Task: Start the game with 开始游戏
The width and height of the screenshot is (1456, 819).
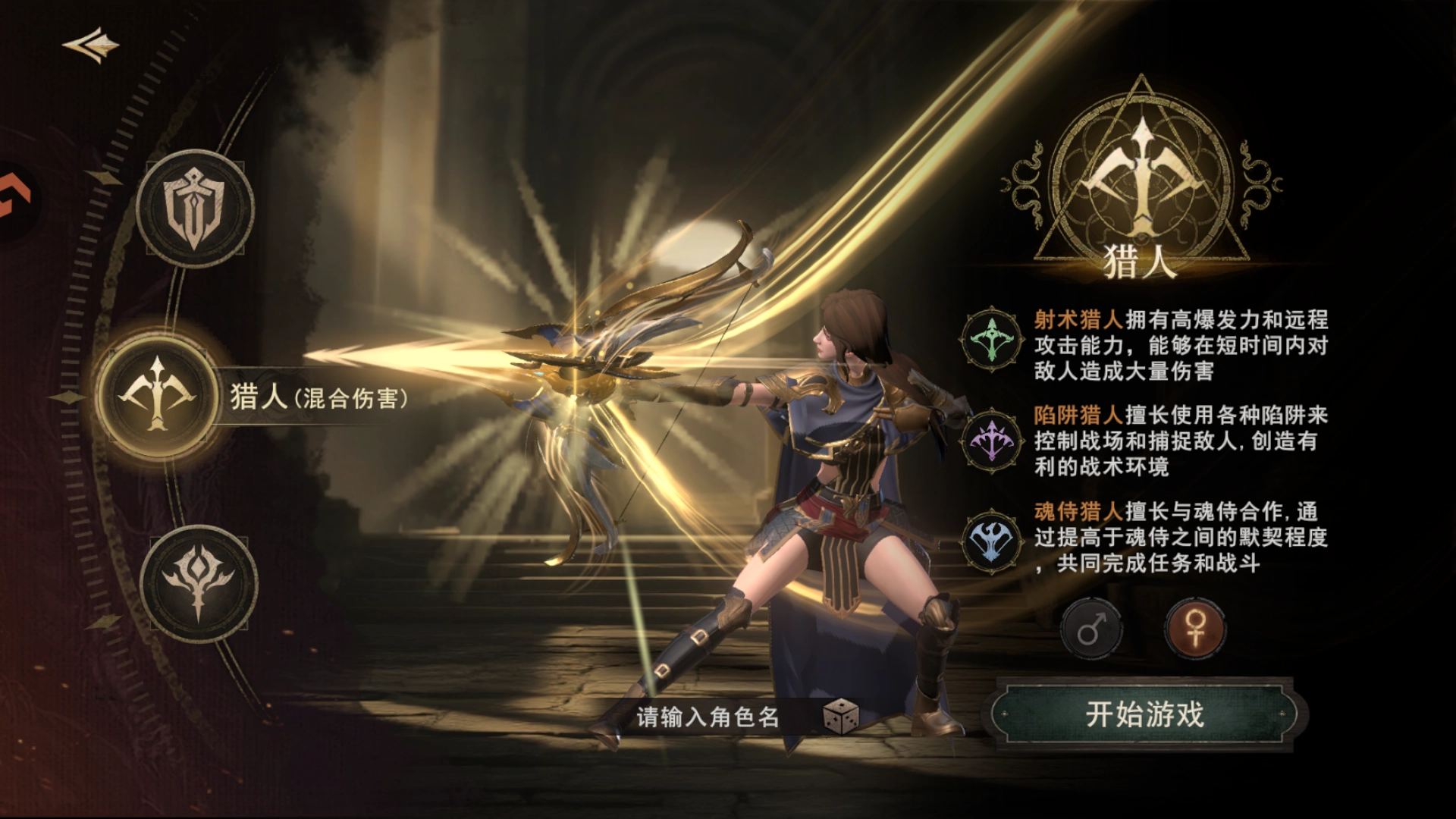Action: click(x=1144, y=714)
